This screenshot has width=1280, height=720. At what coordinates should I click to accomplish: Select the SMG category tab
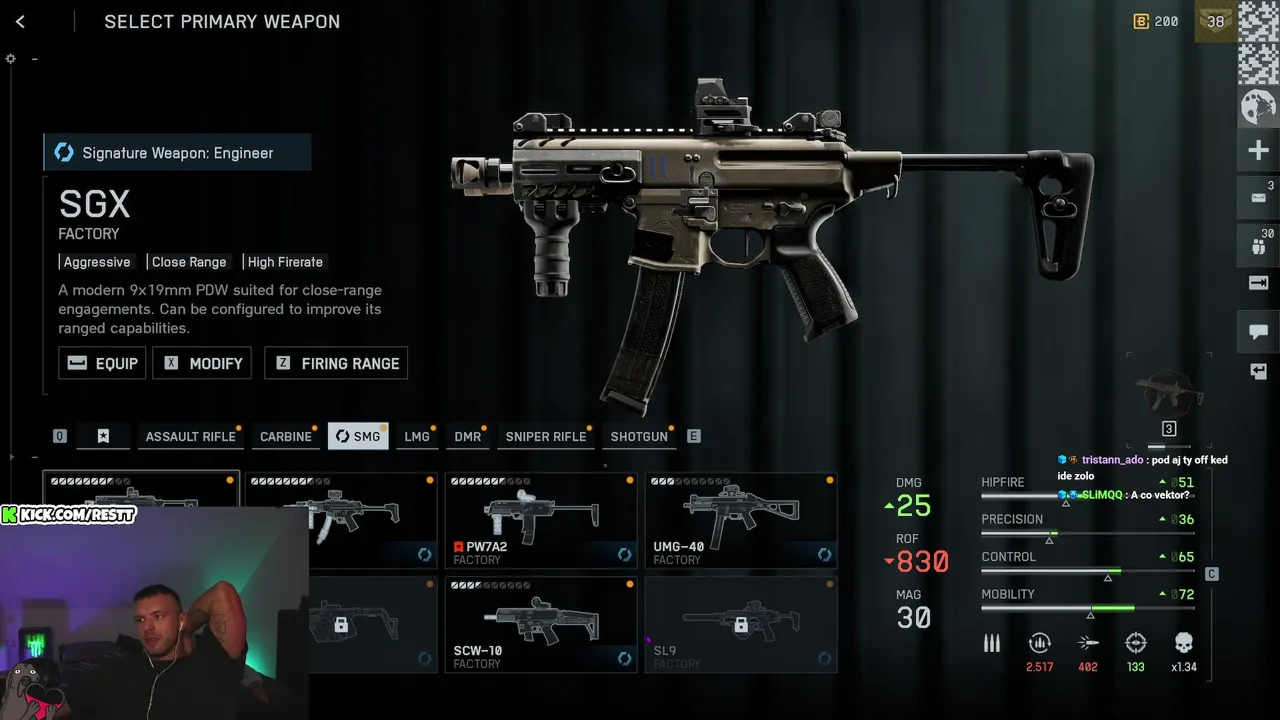click(x=358, y=436)
